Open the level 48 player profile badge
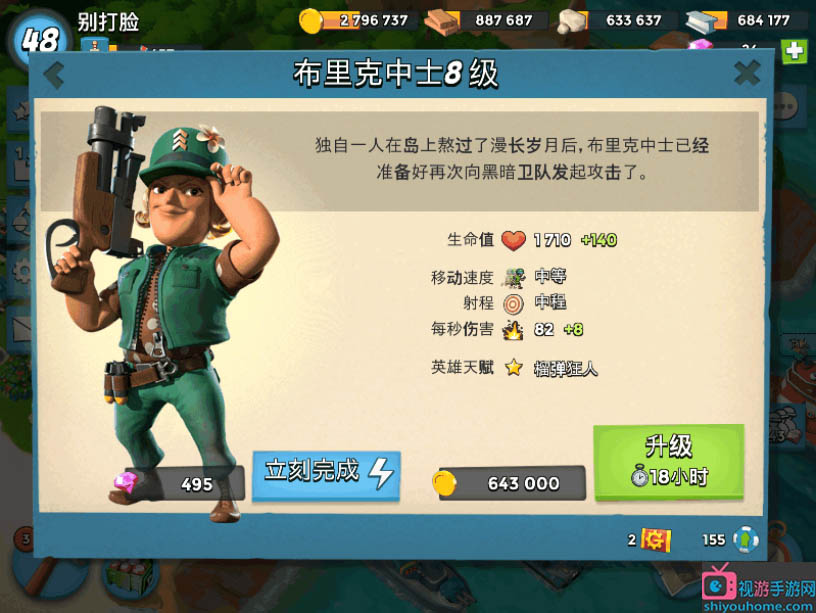816x613 pixels. [39, 40]
